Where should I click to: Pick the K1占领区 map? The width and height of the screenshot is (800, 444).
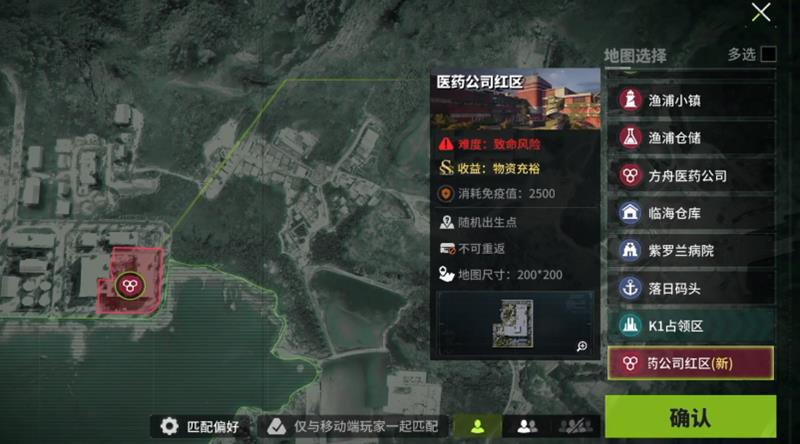point(690,325)
